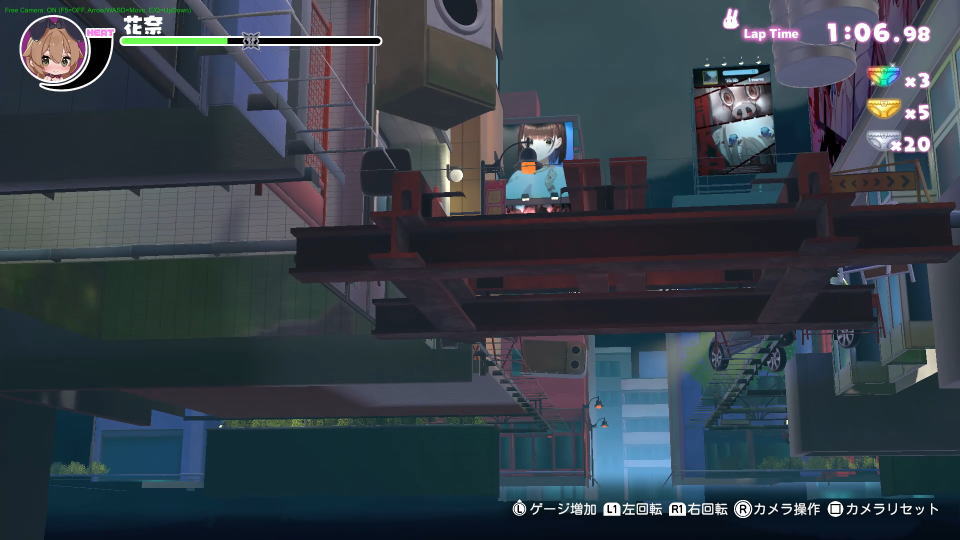Click the bunny icon beside Lap Time
Image resolution: width=960 pixels, height=540 pixels.
coord(731,19)
